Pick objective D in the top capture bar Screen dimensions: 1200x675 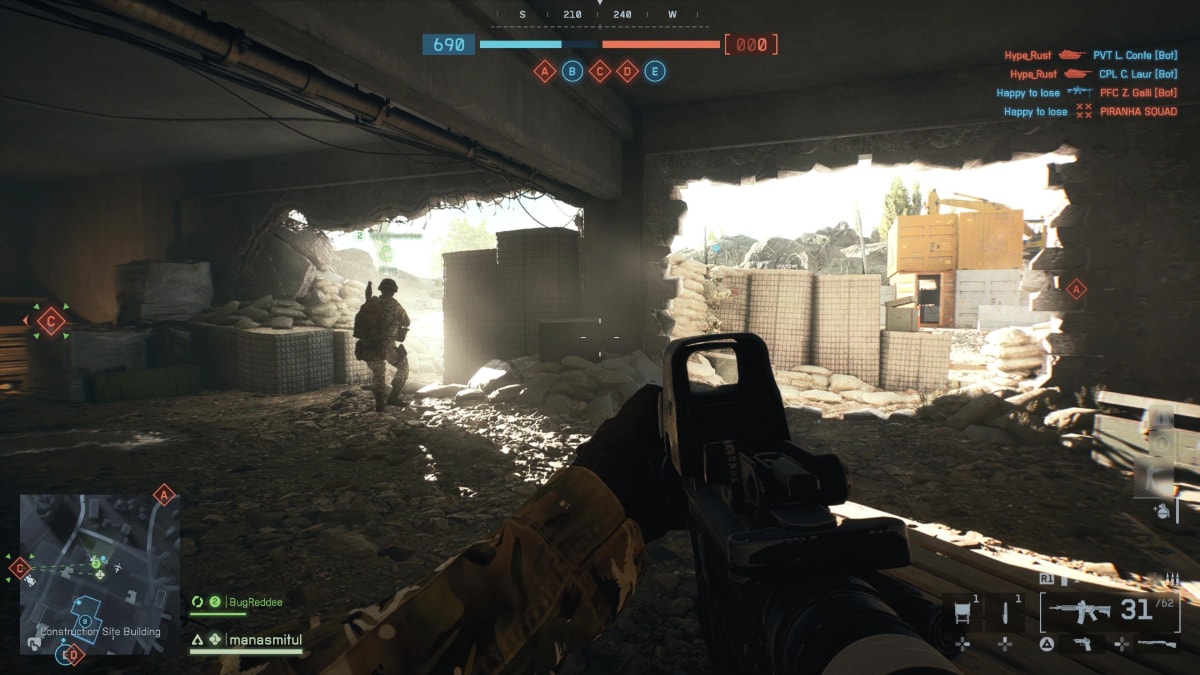[627, 71]
